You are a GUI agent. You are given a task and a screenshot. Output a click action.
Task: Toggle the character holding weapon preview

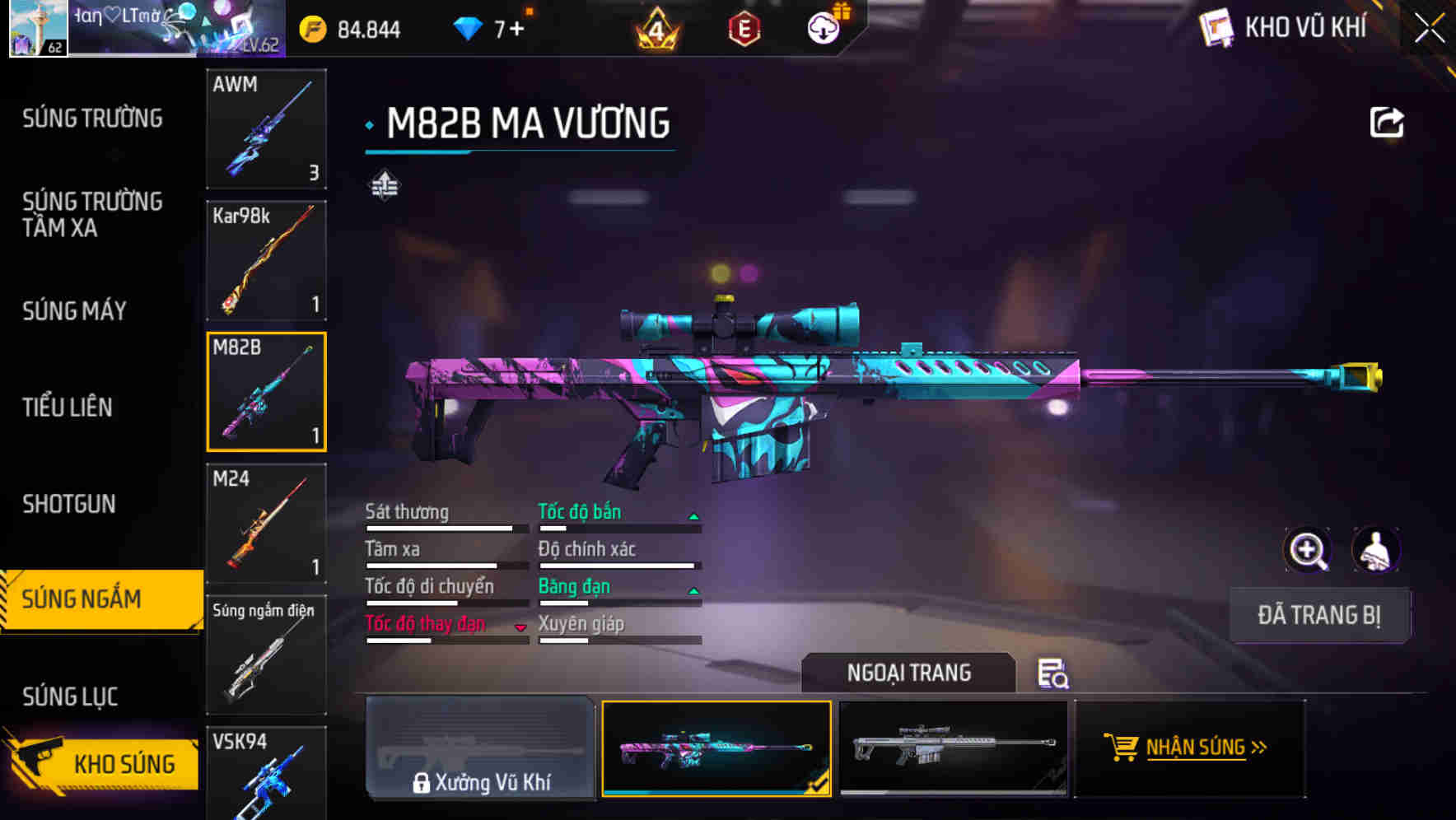(1374, 550)
